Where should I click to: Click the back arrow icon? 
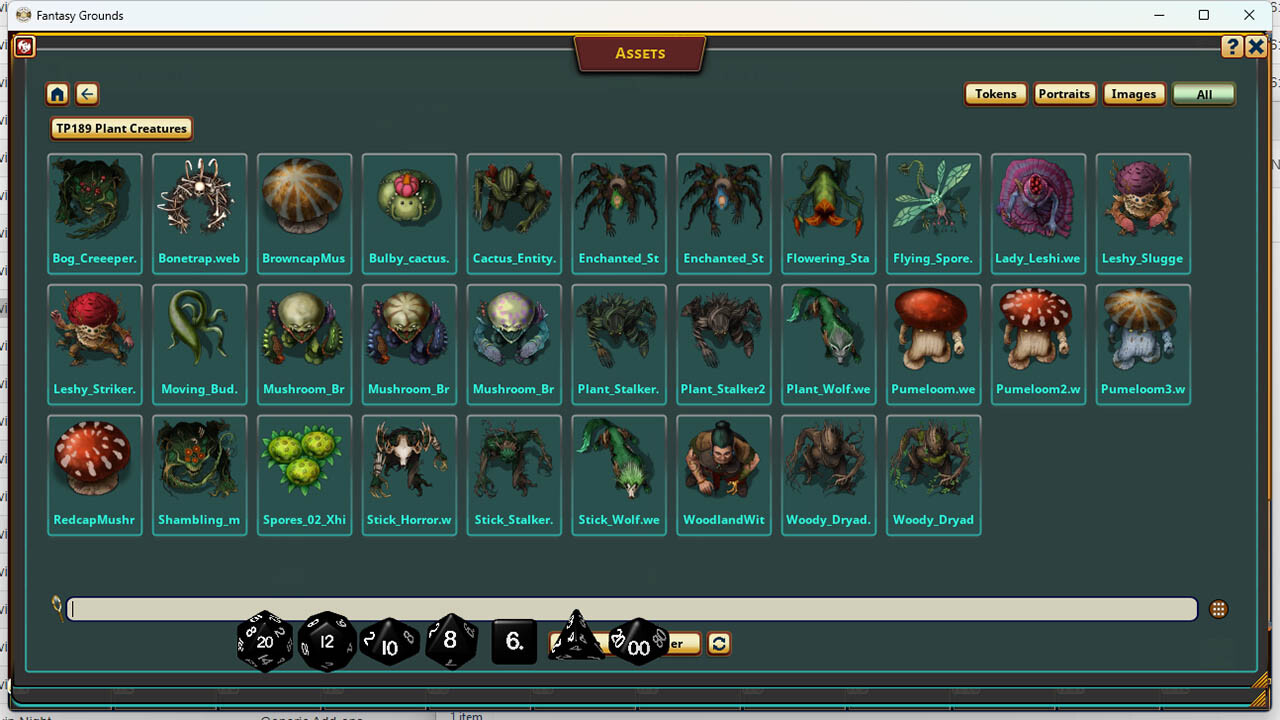[x=87, y=93]
